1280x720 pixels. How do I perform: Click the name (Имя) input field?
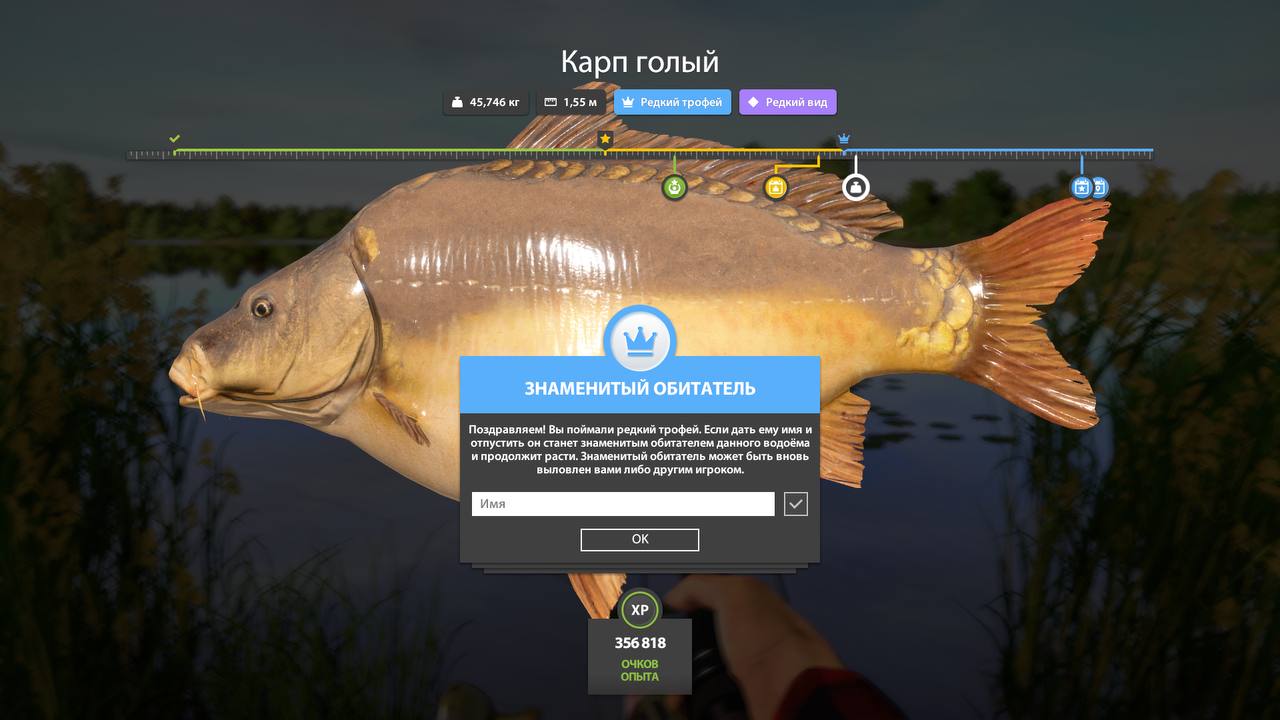[623, 504]
